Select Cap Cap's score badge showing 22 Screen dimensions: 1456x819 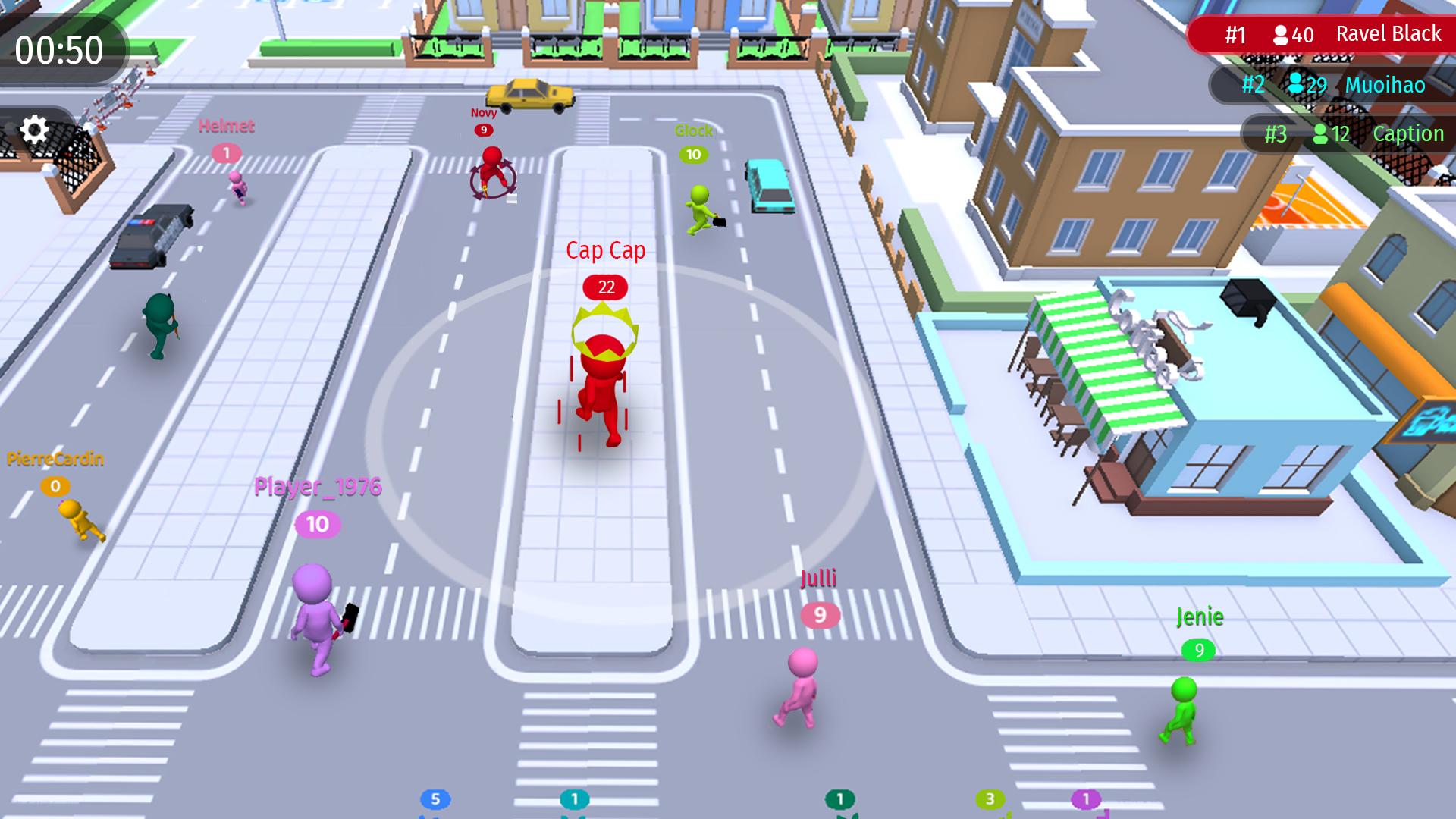[x=604, y=287]
